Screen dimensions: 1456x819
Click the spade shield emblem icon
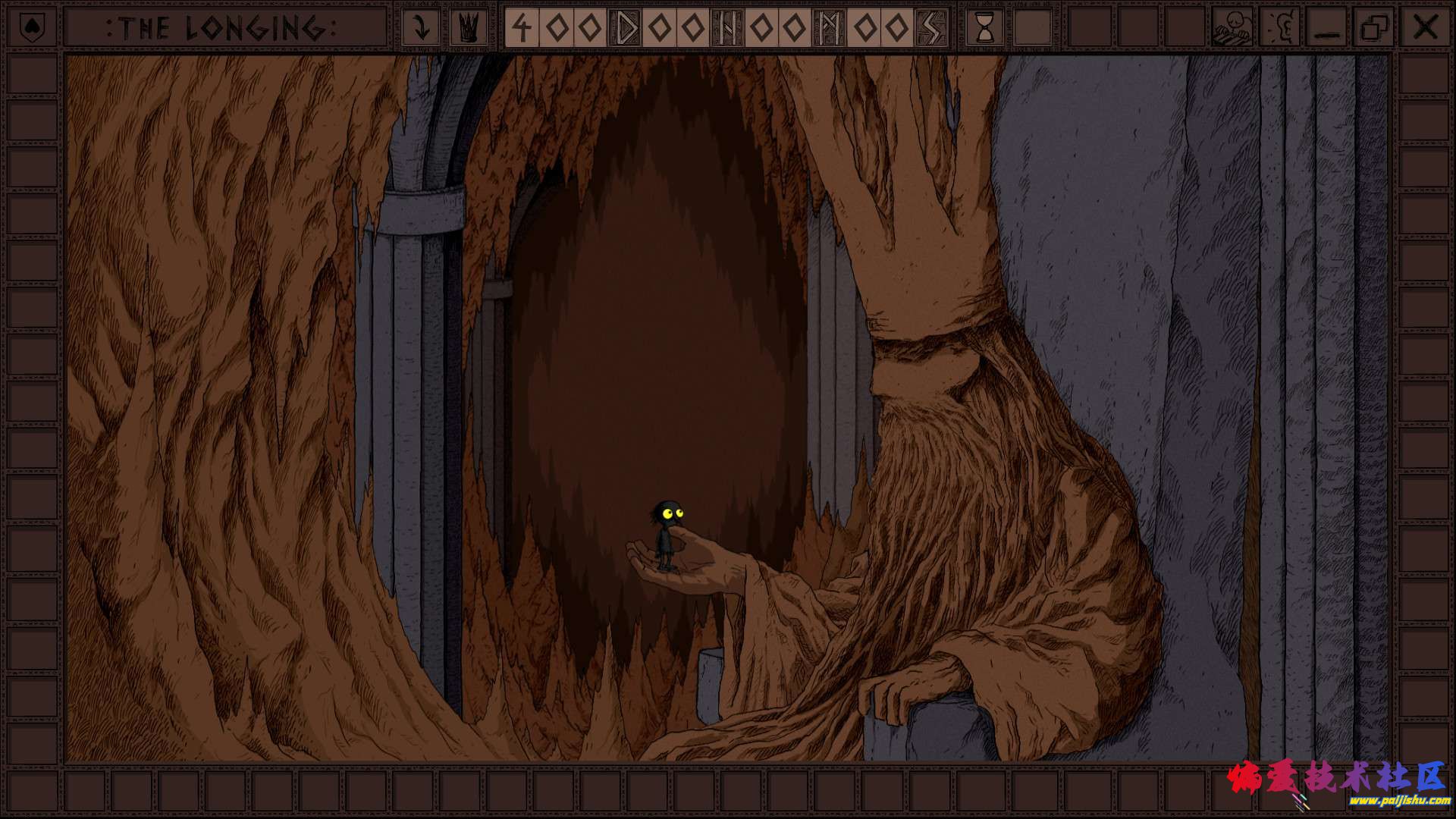[31, 28]
